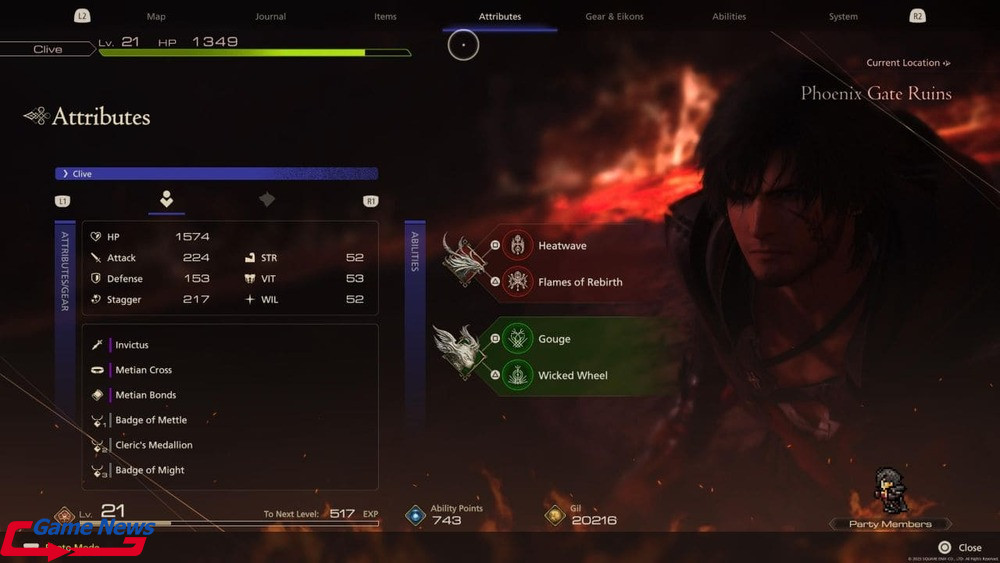
Task: Close the Attributes menu
Action: click(960, 548)
